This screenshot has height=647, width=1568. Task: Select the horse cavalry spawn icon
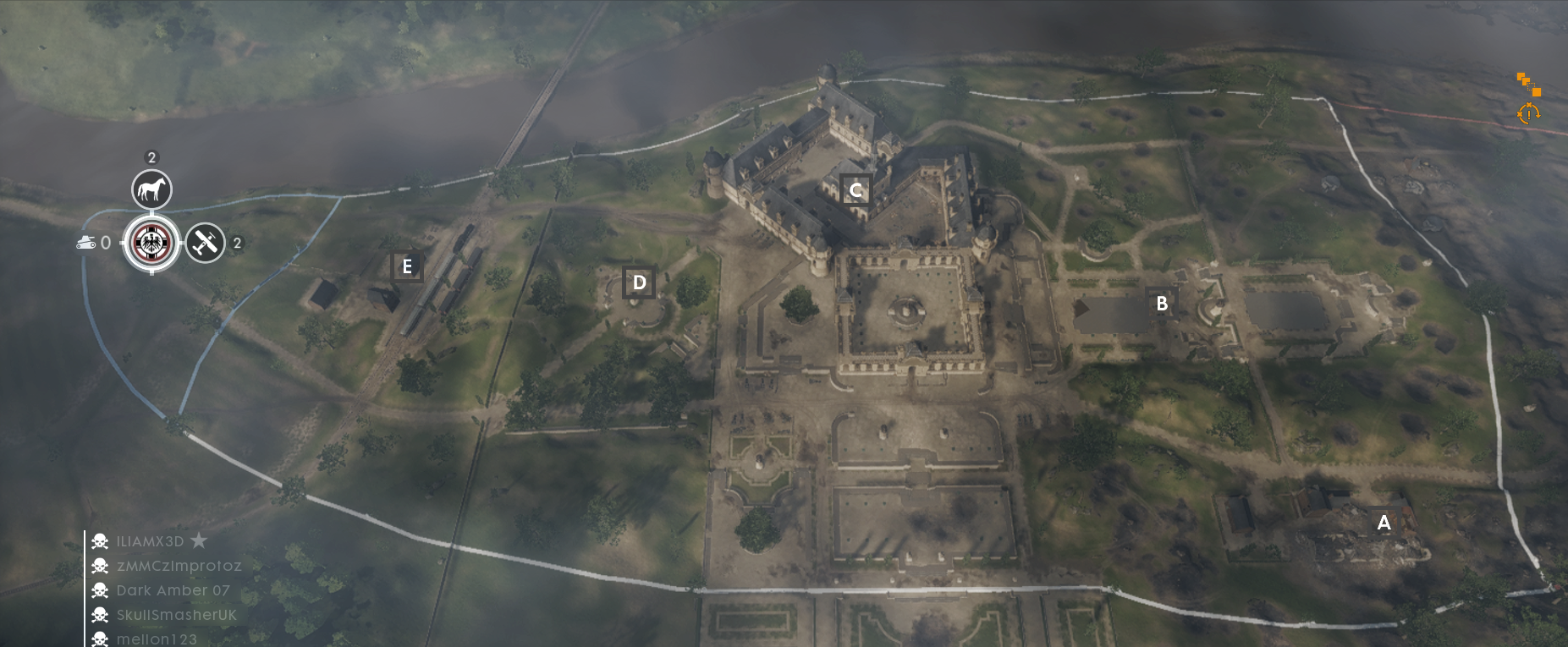pos(151,189)
